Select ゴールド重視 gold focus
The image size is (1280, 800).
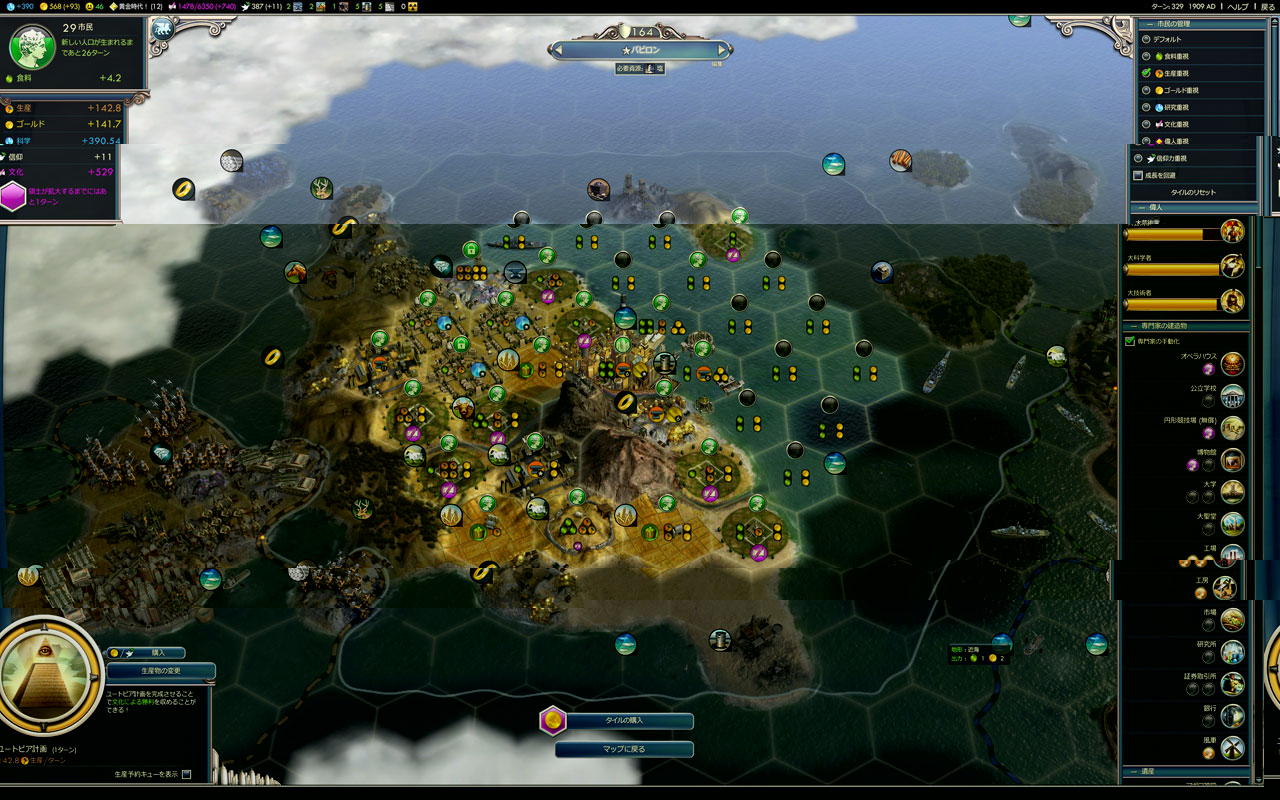click(x=1146, y=90)
